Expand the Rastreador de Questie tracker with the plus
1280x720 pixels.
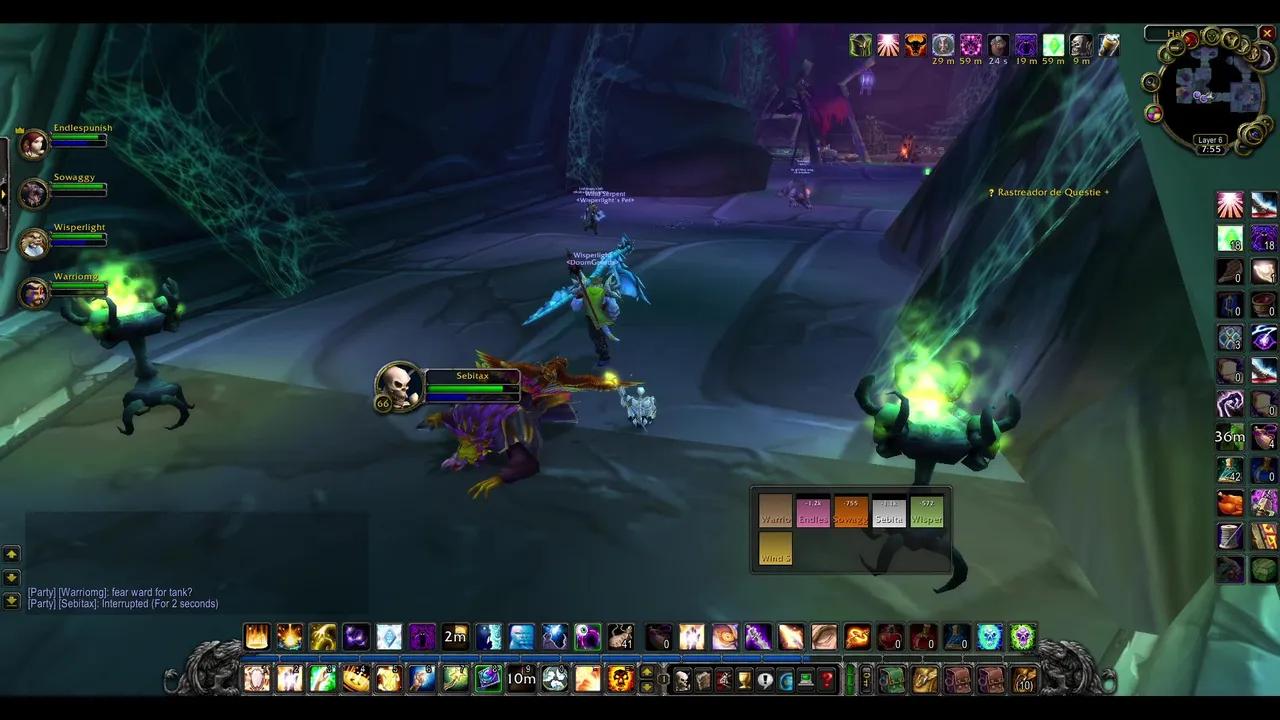click(x=1109, y=192)
